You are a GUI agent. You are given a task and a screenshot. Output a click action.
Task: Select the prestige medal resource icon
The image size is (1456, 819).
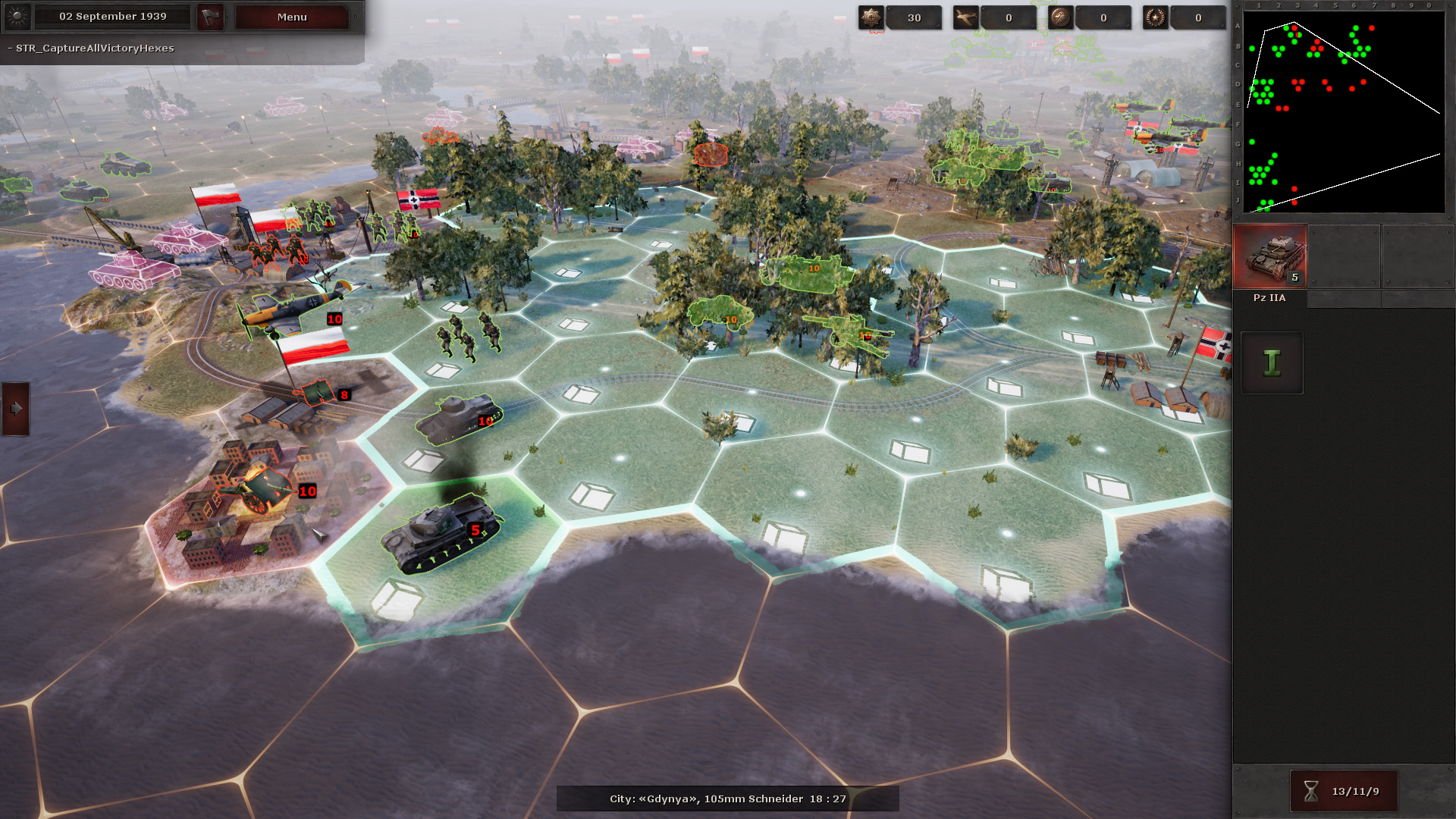[x=871, y=17]
